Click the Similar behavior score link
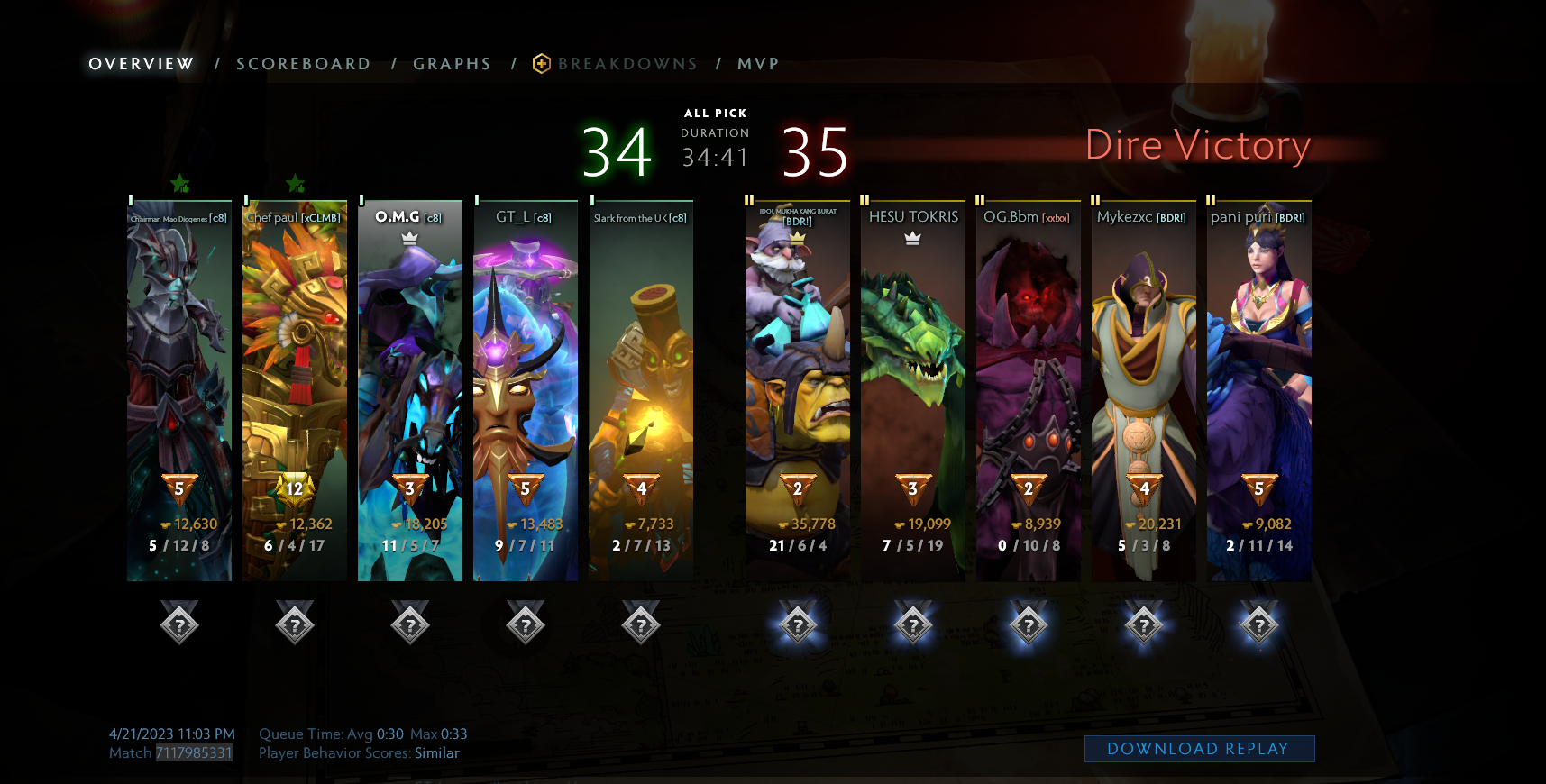This screenshot has width=1546, height=784. (x=436, y=753)
